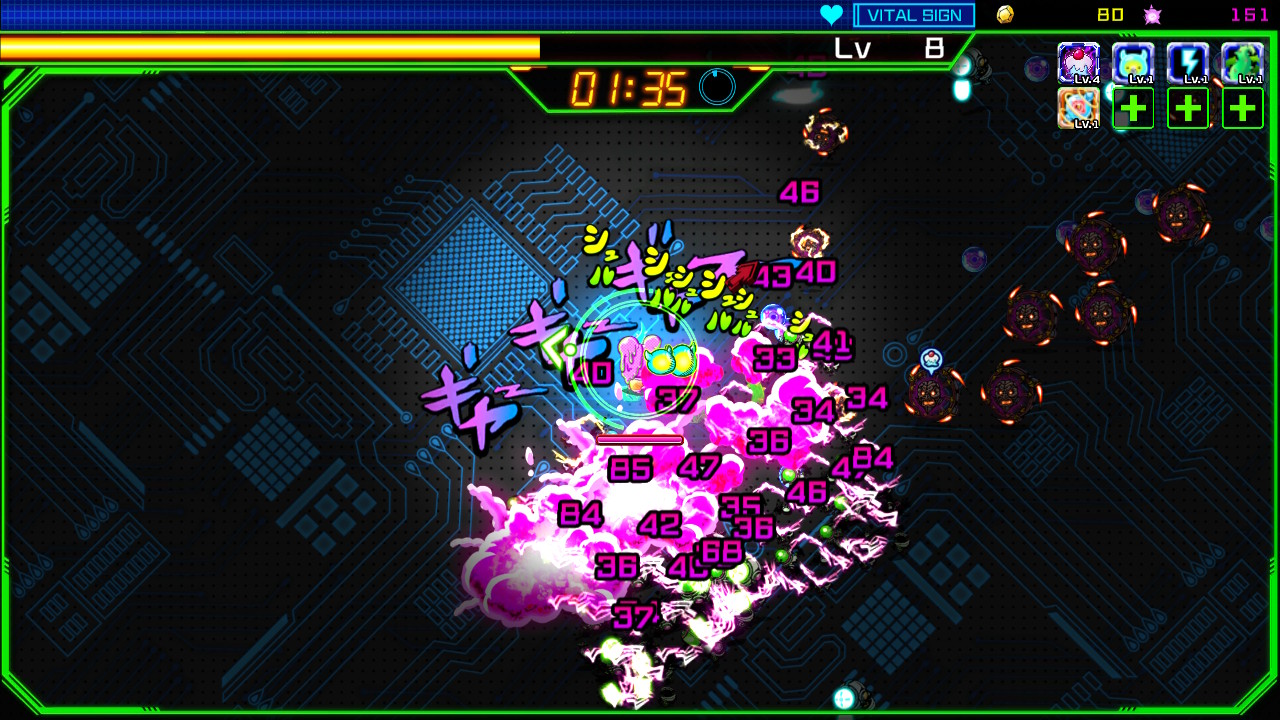Select the blue chick-hood skill icon
This screenshot has height=720, width=1280.
pyautogui.click(x=1133, y=62)
